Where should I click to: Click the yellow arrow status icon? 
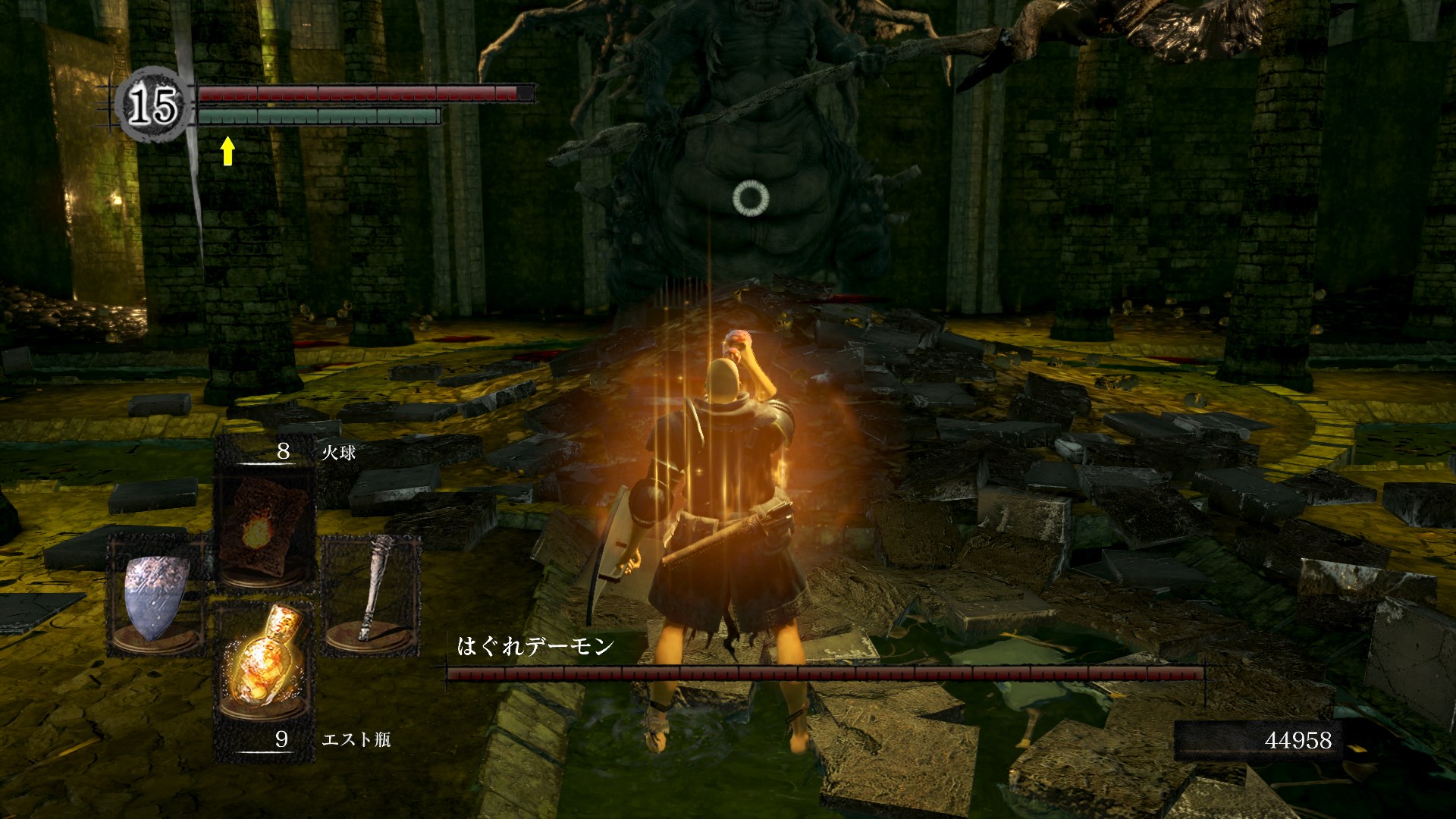click(x=227, y=150)
